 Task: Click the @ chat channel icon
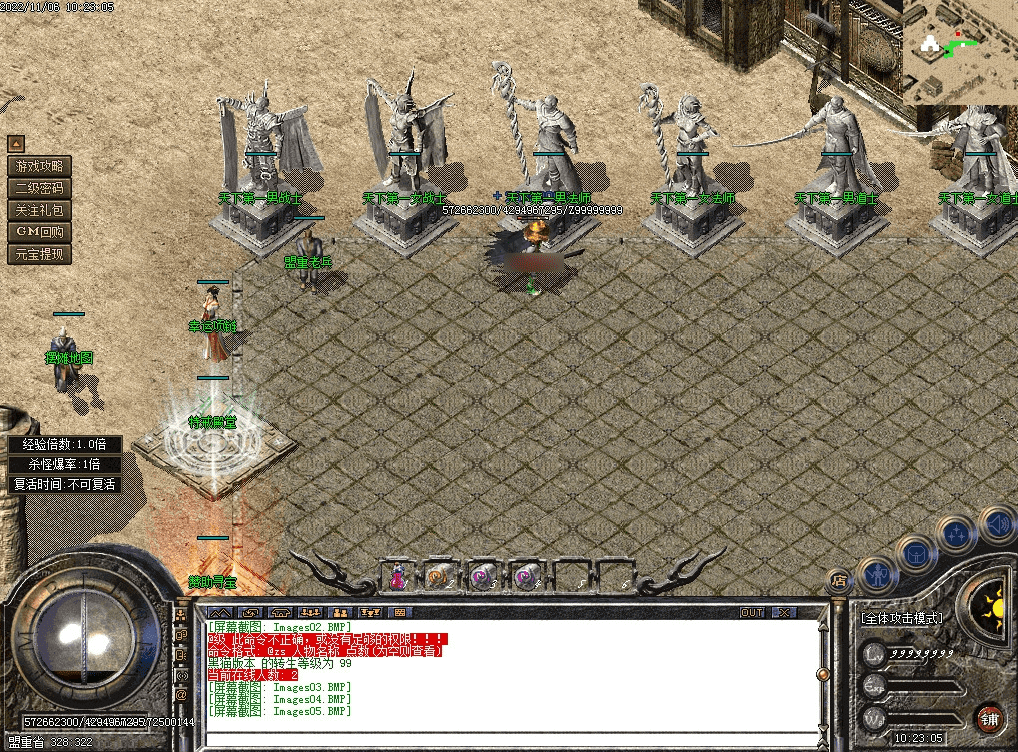click(182, 694)
